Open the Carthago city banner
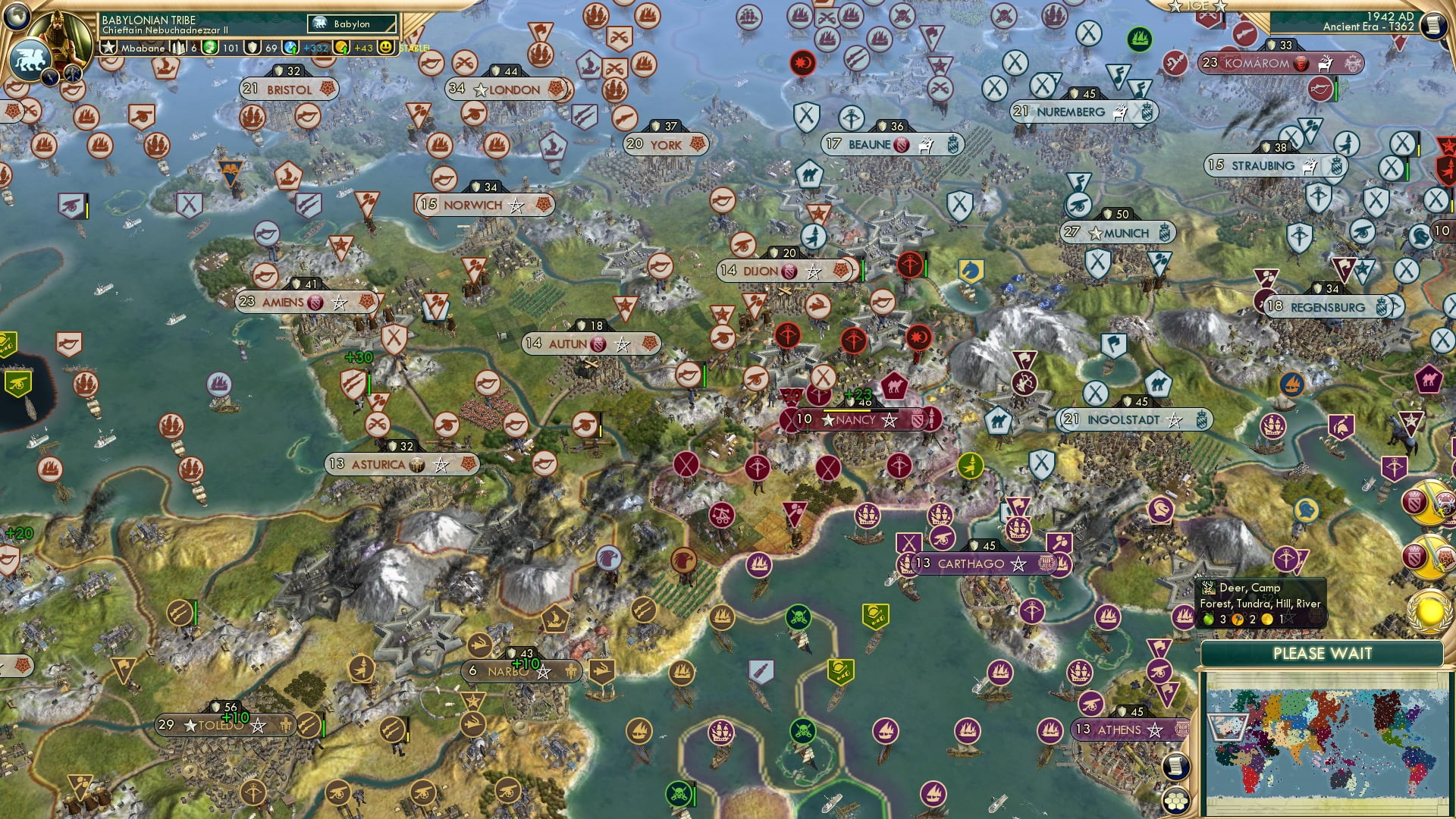Viewport: 1456px width, 819px height. coord(977,564)
